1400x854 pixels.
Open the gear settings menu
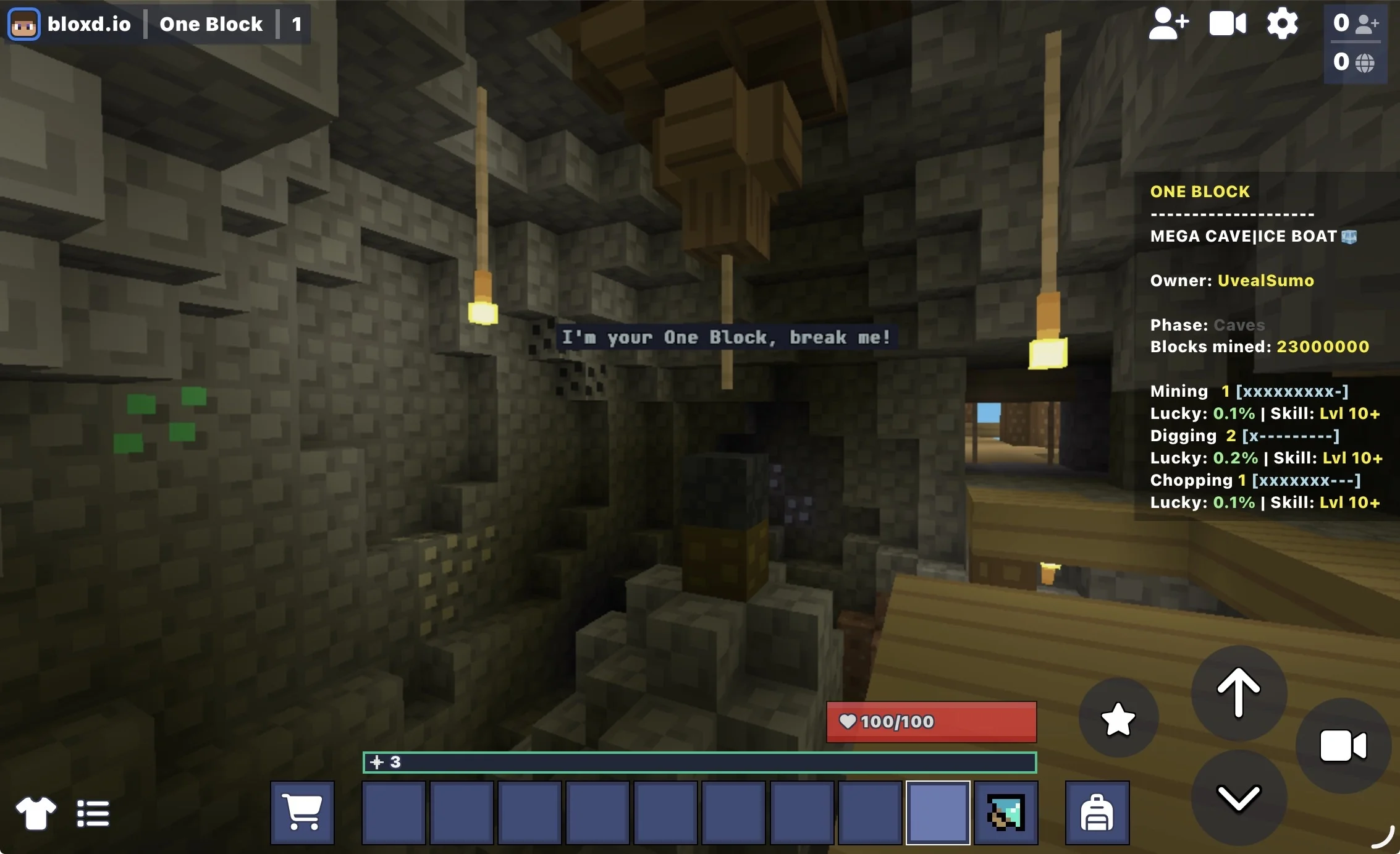click(x=1282, y=24)
